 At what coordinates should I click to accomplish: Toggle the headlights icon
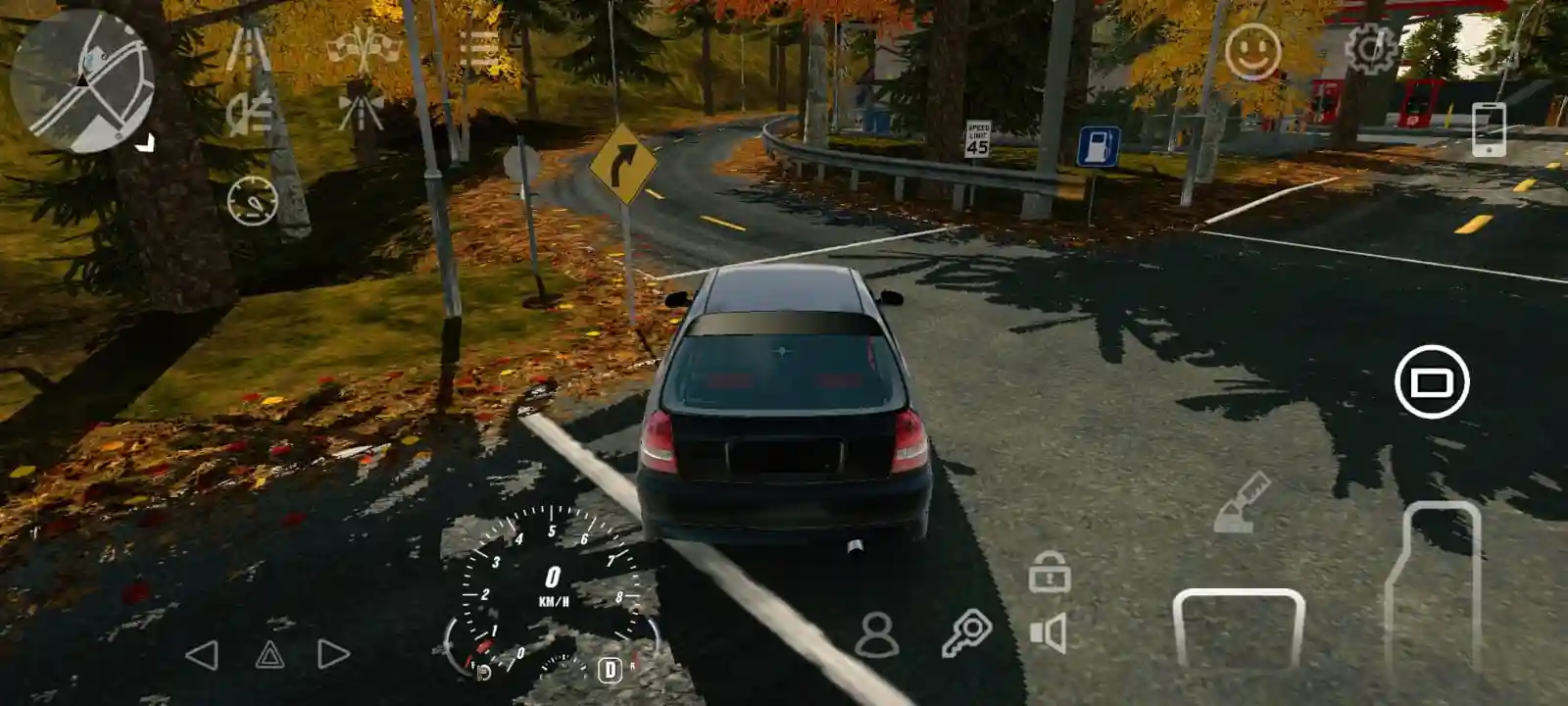point(250,113)
